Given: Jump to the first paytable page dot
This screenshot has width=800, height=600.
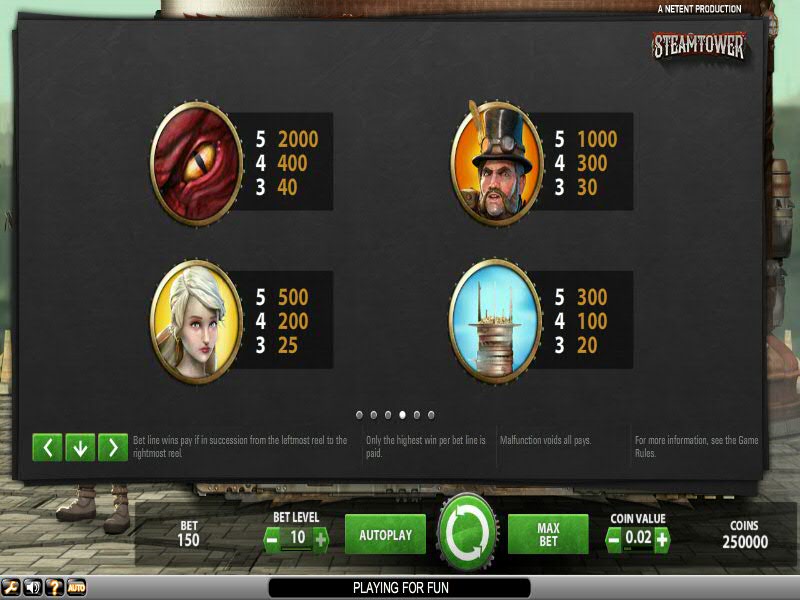Looking at the screenshot, I should coord(359,414).
